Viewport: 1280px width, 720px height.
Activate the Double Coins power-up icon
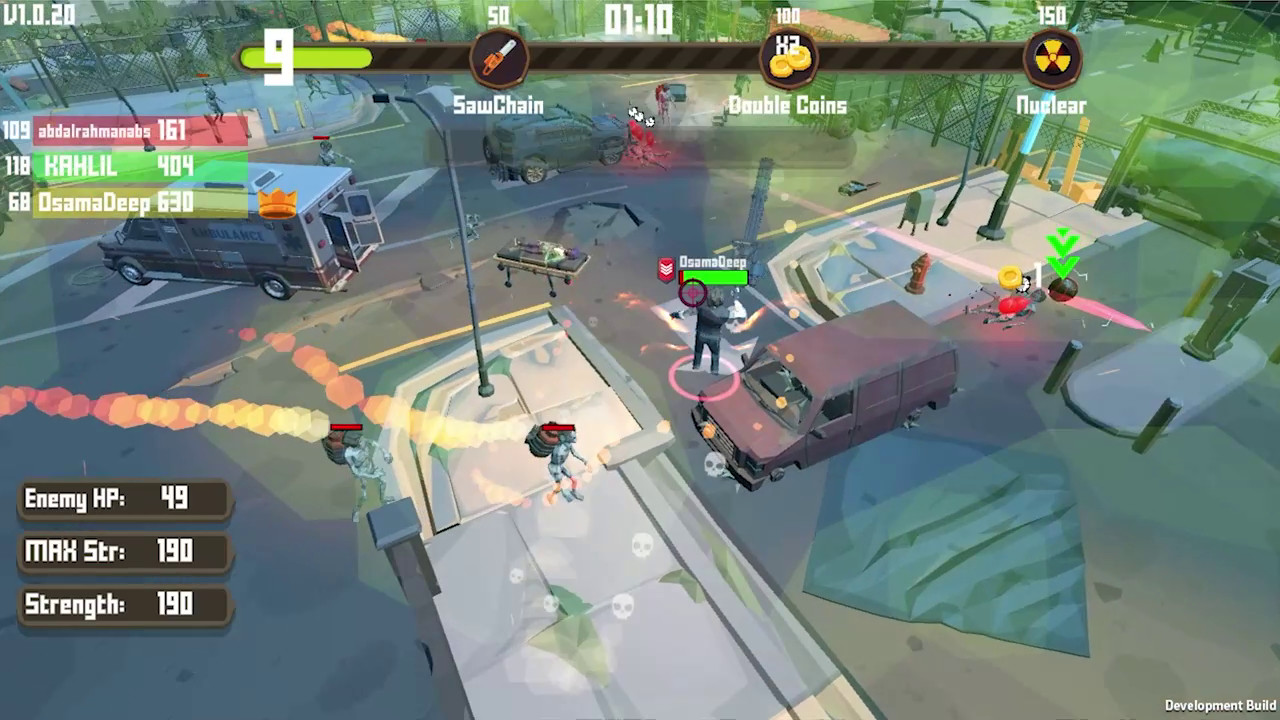click(789, 57)
